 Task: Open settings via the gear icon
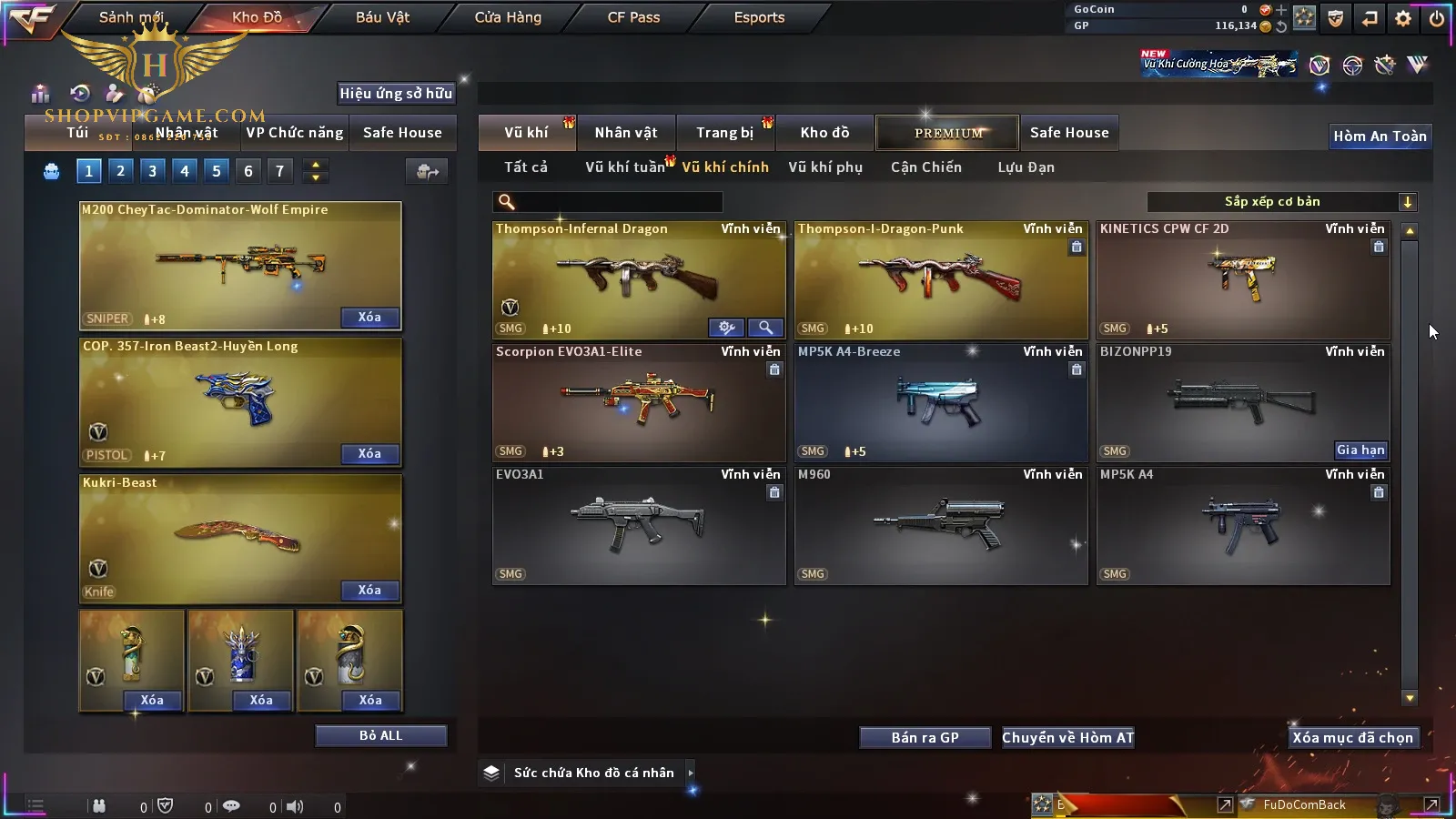(x=1403, y=18)
